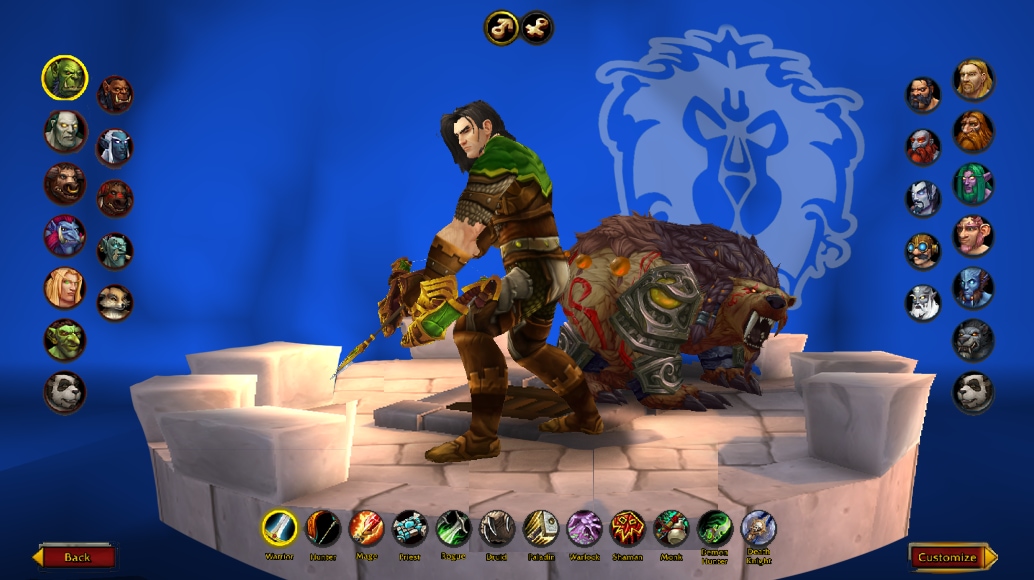This screenshot has width=1034, height=580.
Task: Pick the green-haired Night Elf race portrait
Action: pyautogui.click(x=973, y=184)
